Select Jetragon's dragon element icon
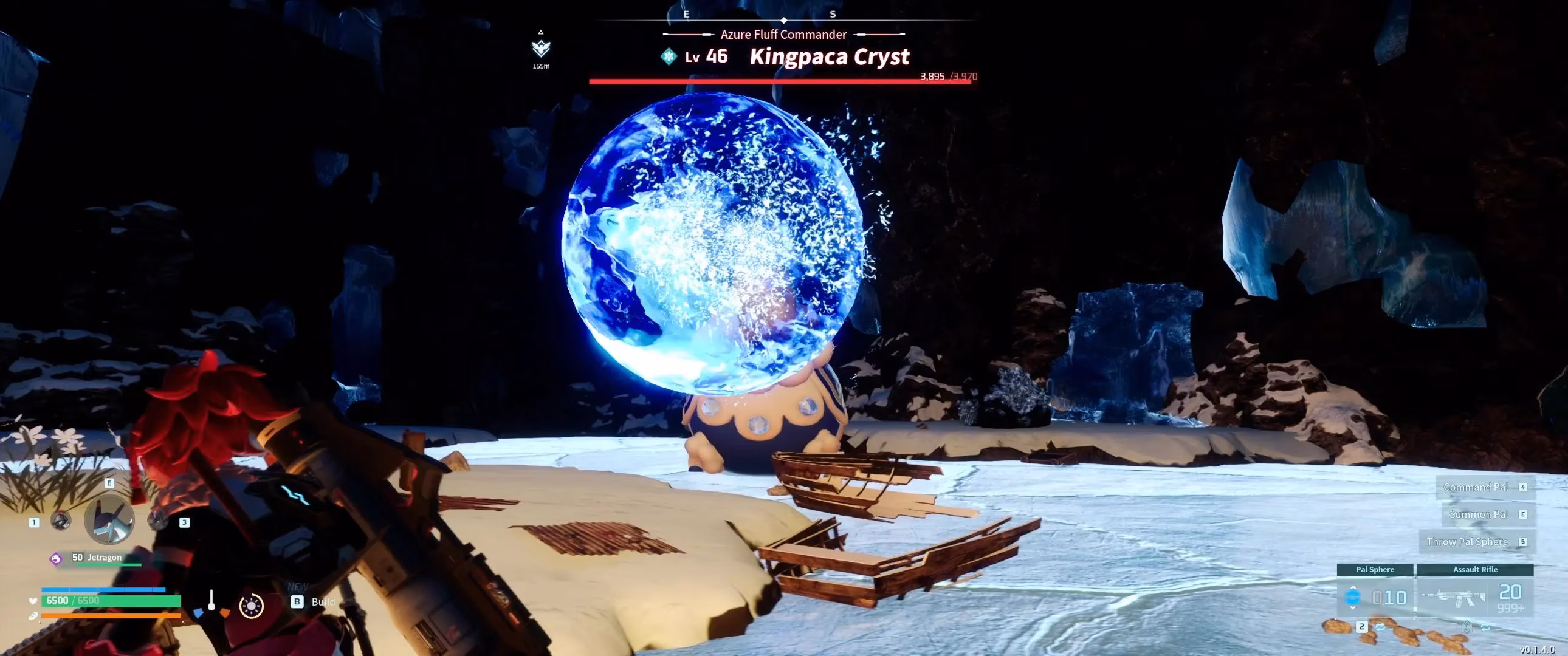The height and width of the screenshot is (656, 1568). [57, 558]
